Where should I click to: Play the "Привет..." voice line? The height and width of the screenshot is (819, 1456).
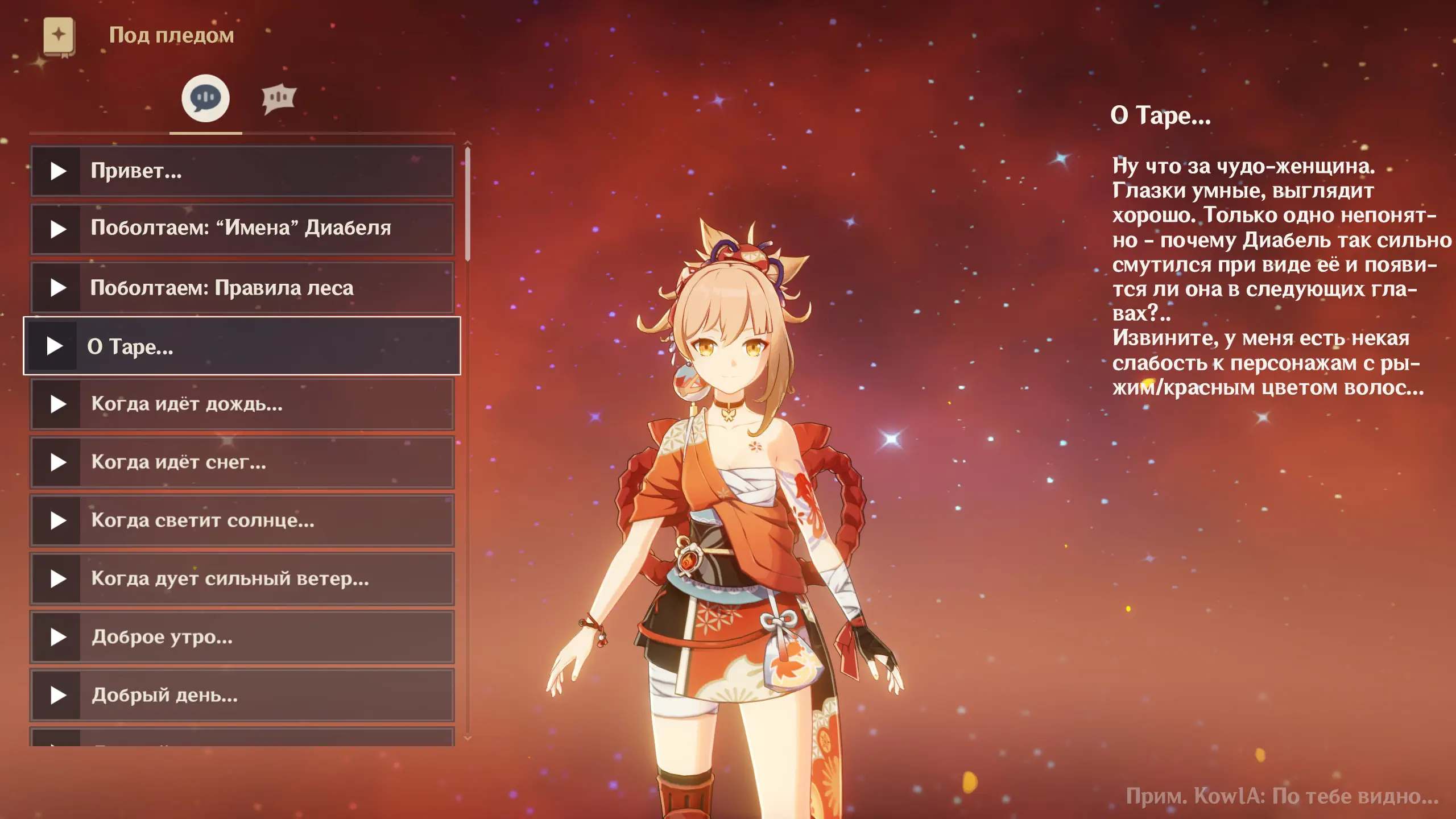pos(57,171)
